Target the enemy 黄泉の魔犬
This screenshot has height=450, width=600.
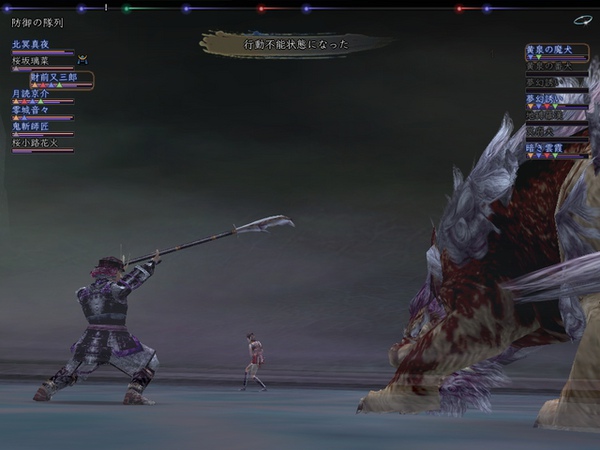click(x=548, y=49)
